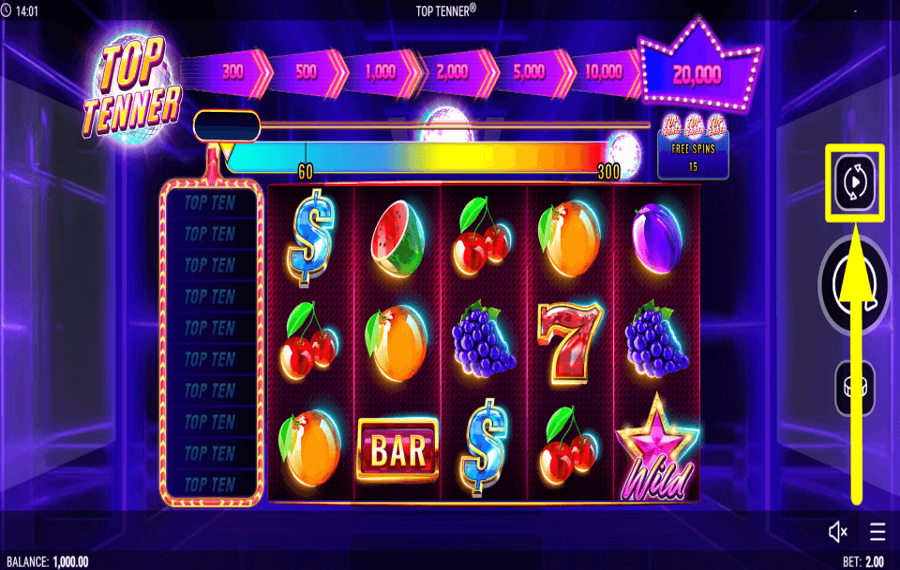Open the autoplay settings button

(x=854, y=183)
